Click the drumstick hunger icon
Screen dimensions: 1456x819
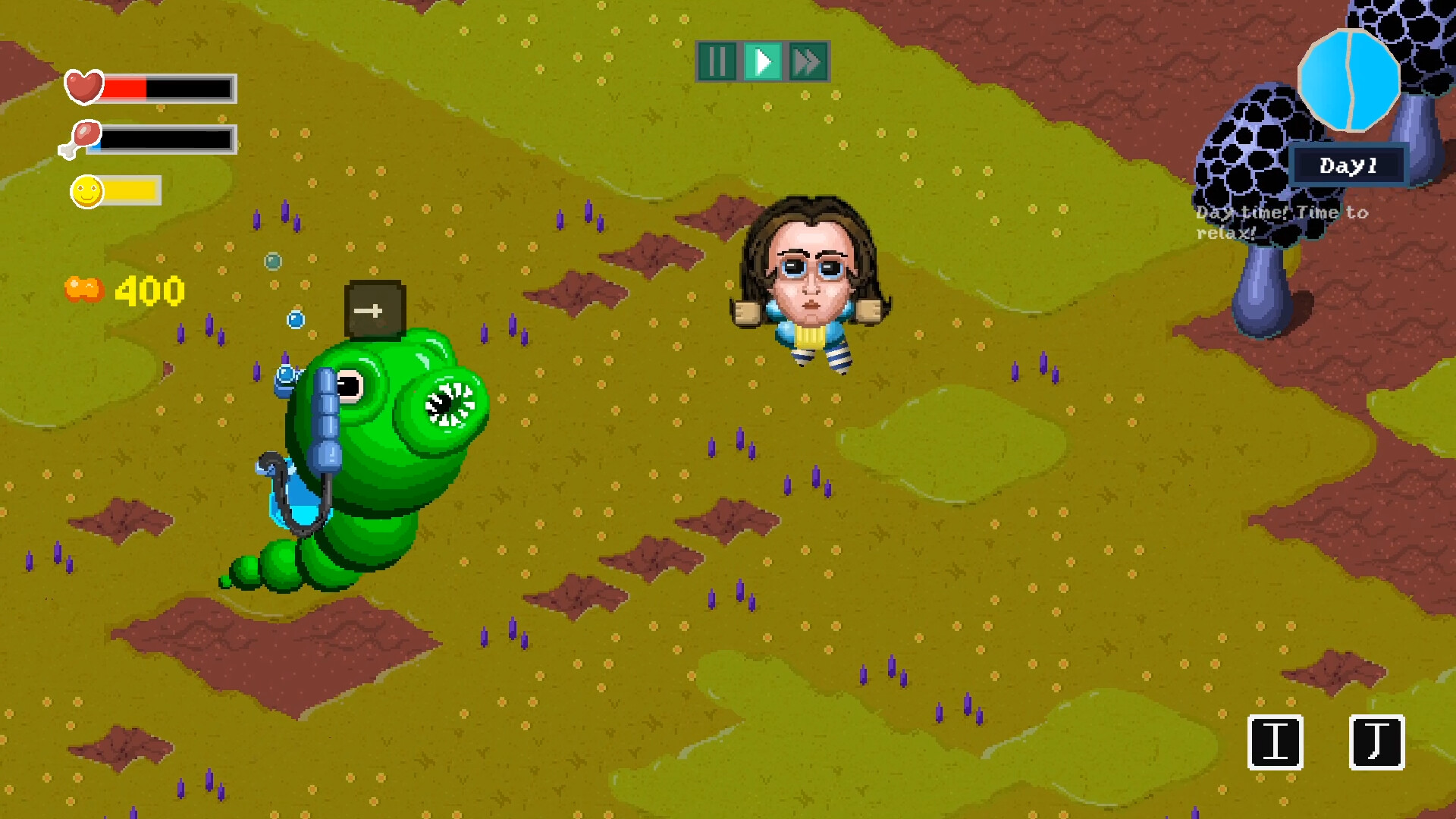click(x=82, y=140)
